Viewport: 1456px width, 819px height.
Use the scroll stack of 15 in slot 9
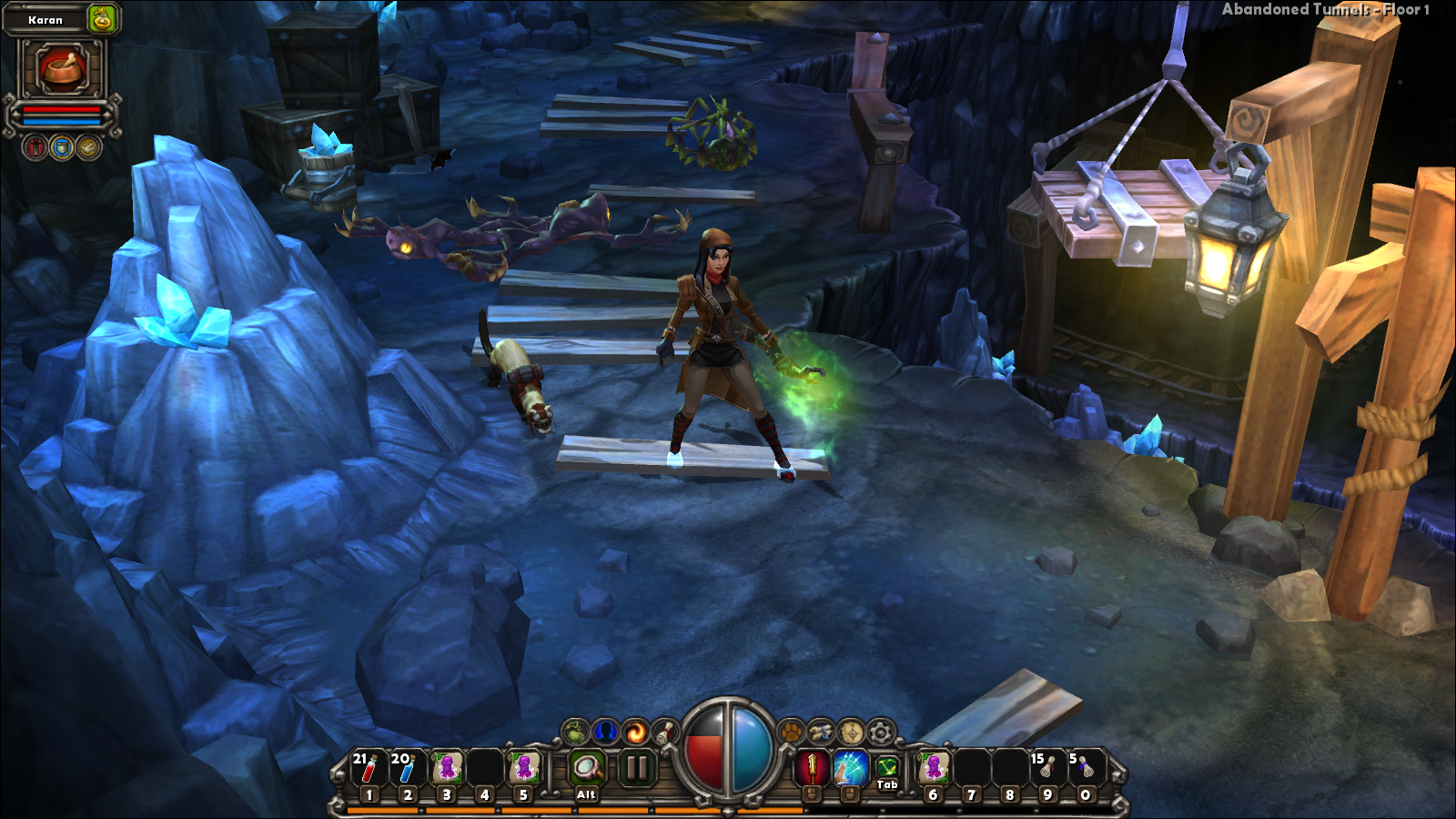point(1046,769)
